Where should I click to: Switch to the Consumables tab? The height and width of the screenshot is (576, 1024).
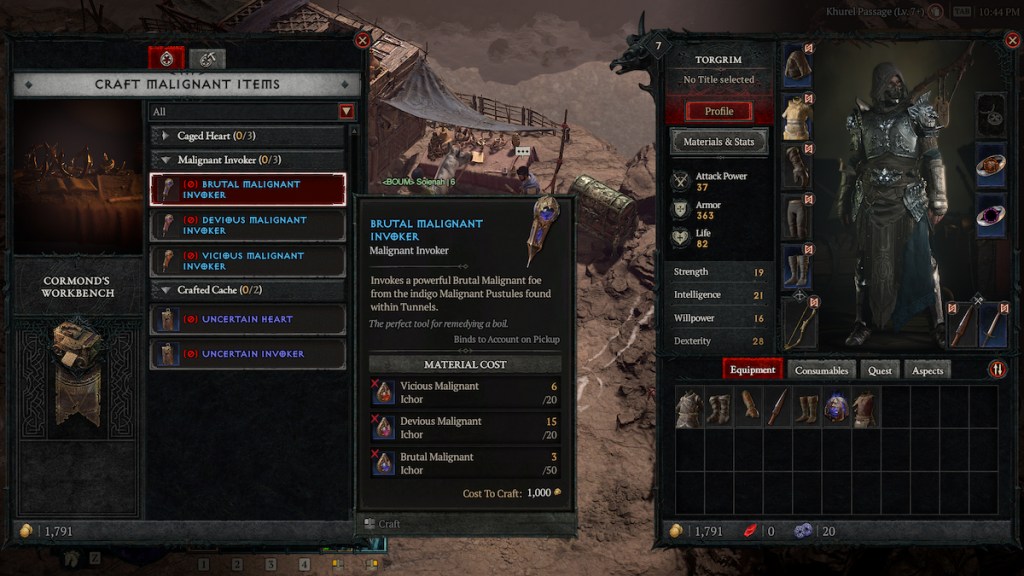[821, 370]
